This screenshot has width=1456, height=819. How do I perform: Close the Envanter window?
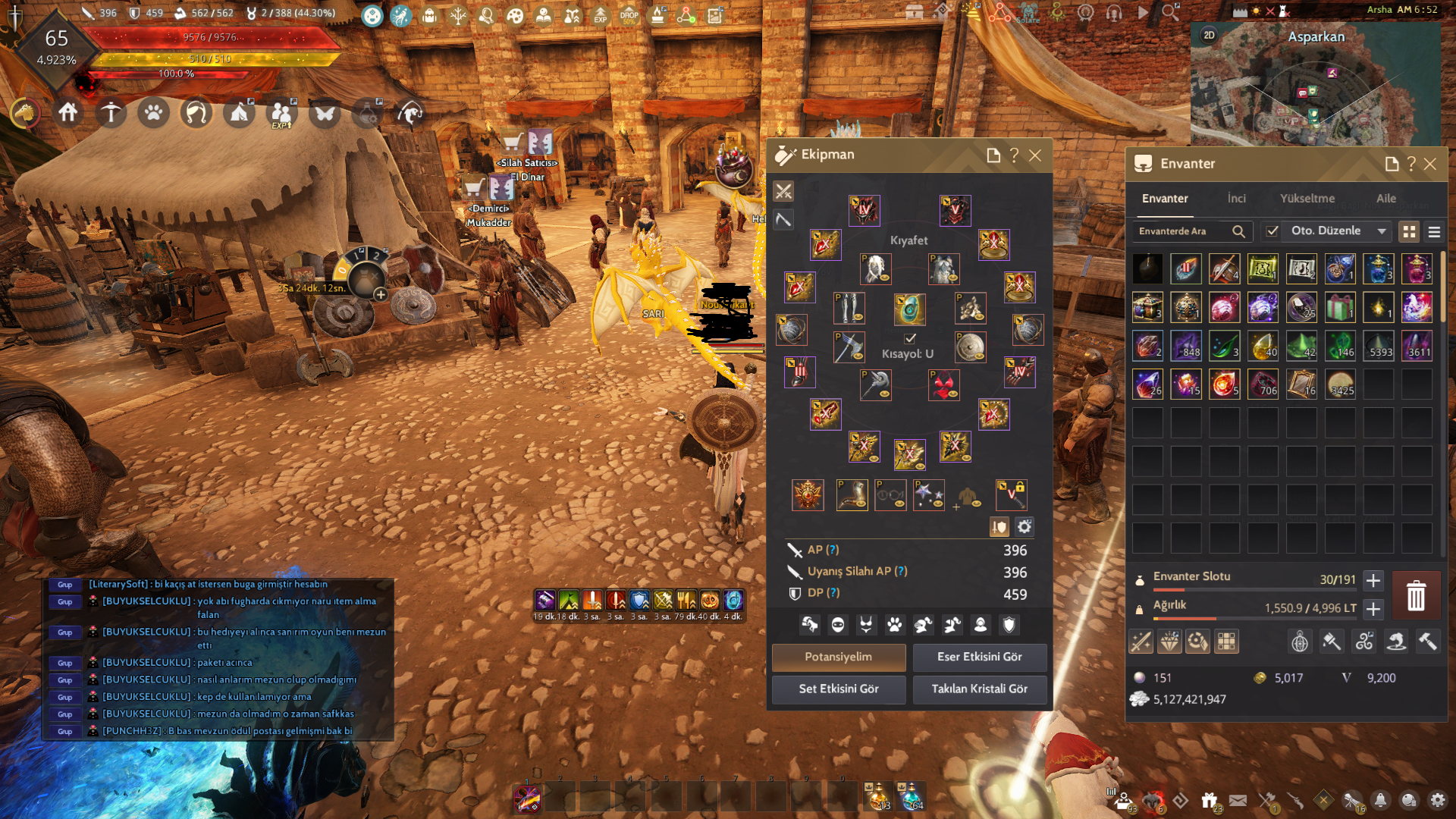[x=1430, y=164]
